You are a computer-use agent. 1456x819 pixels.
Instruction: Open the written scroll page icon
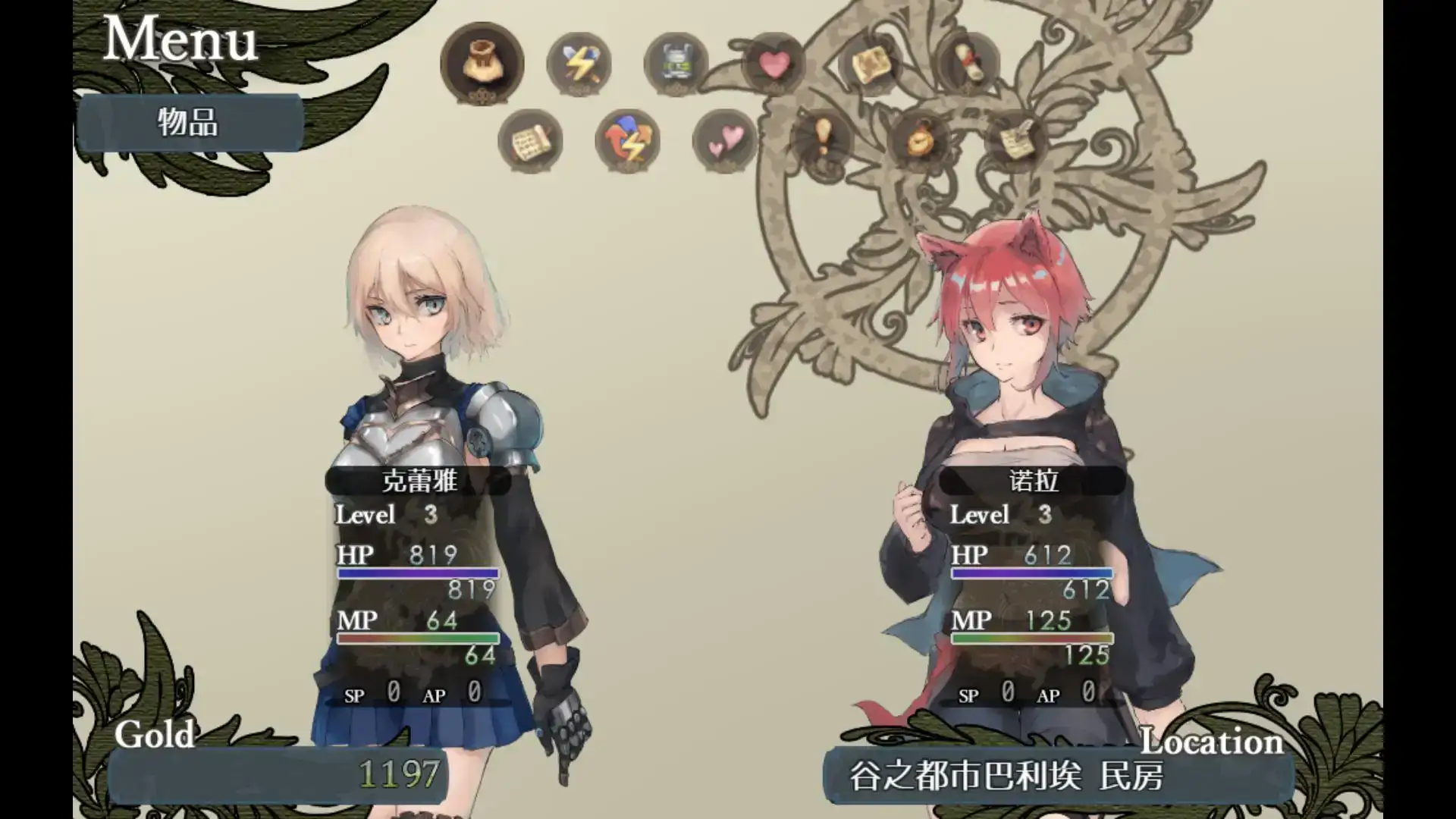pyautogui.click(x=530, y=141)
